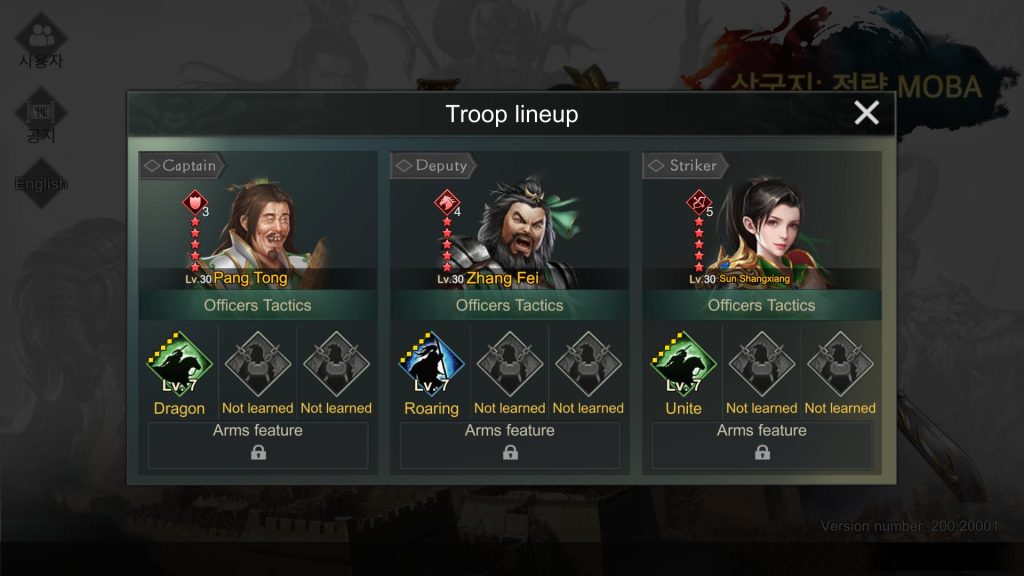This screenshot has height=576, width=1024.
Task: Open the Unite tactic icon
Action: click(x=683, y=364)
